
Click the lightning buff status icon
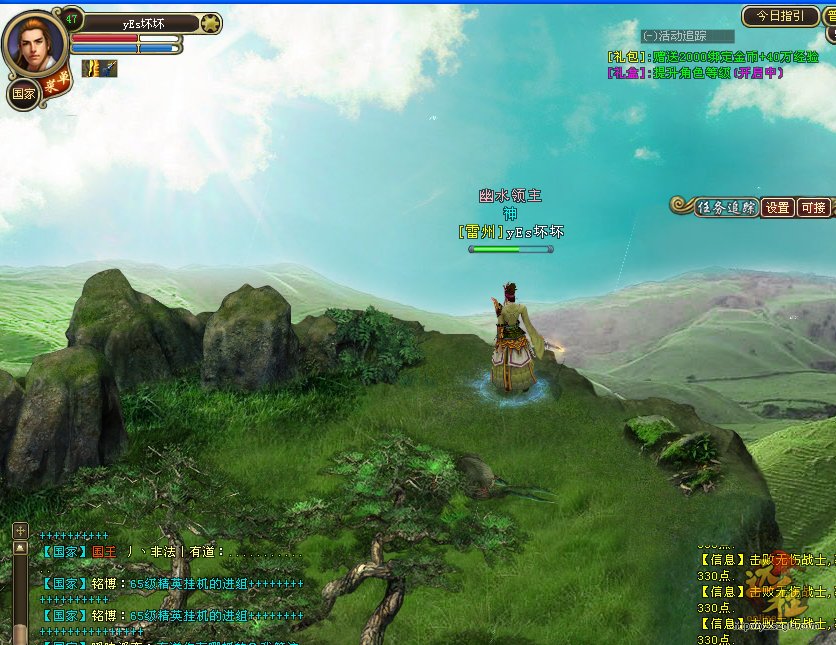[x=90, y=68]
